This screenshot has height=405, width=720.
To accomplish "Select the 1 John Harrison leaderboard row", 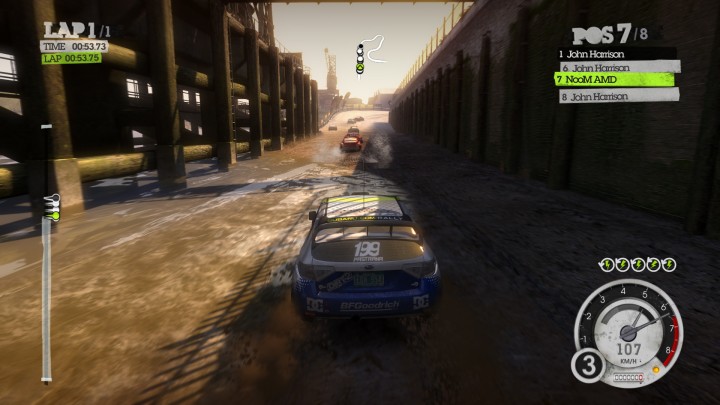I will [x=615, y=54].
